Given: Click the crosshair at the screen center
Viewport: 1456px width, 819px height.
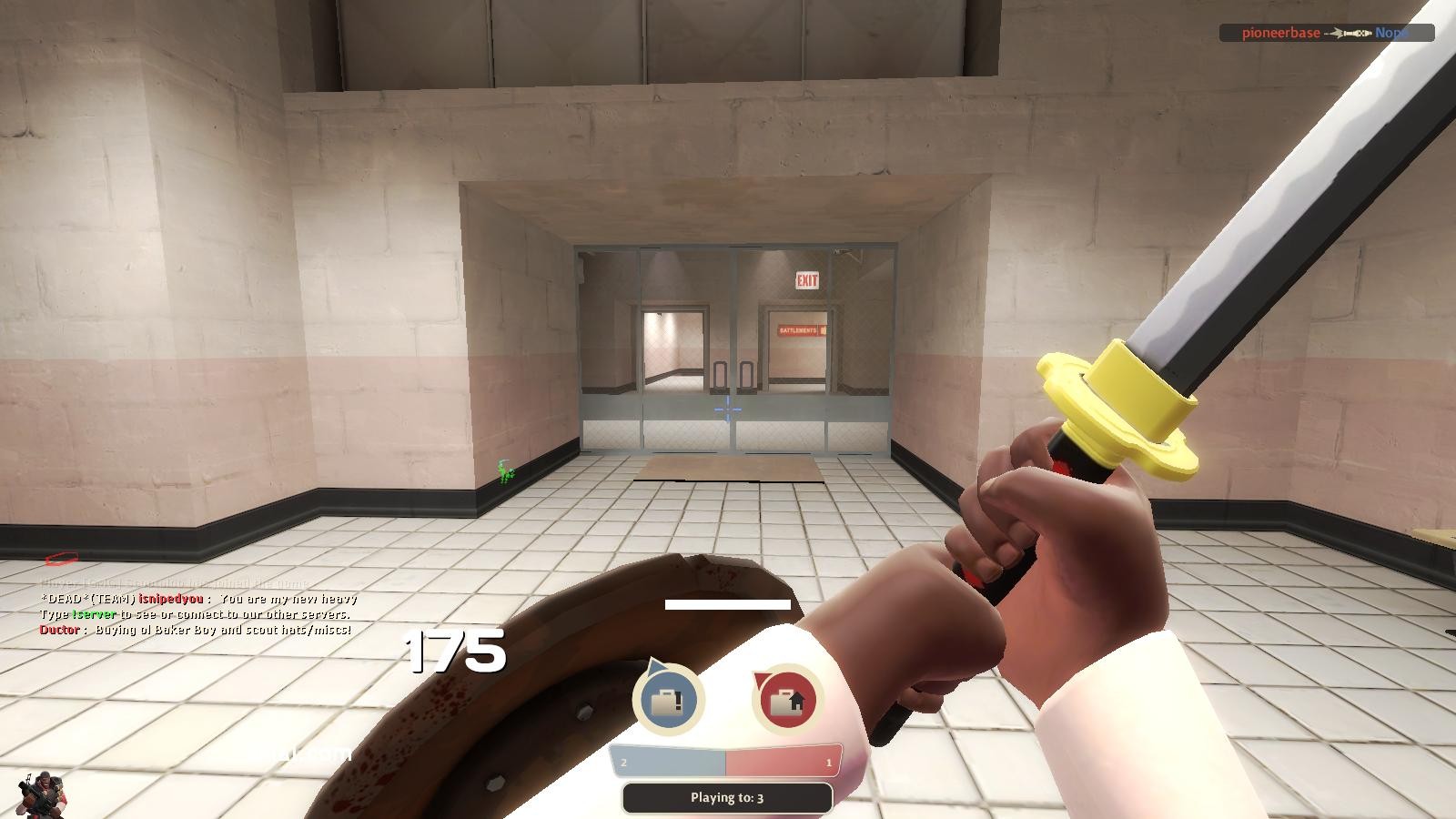Looking at the screenshot, I should (728, 409).
